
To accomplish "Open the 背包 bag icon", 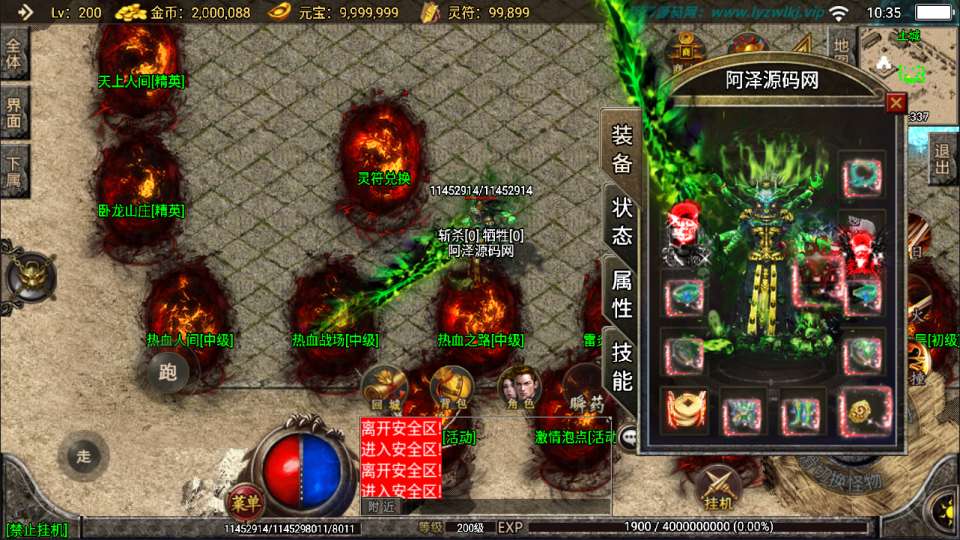I will click(452, 387).
